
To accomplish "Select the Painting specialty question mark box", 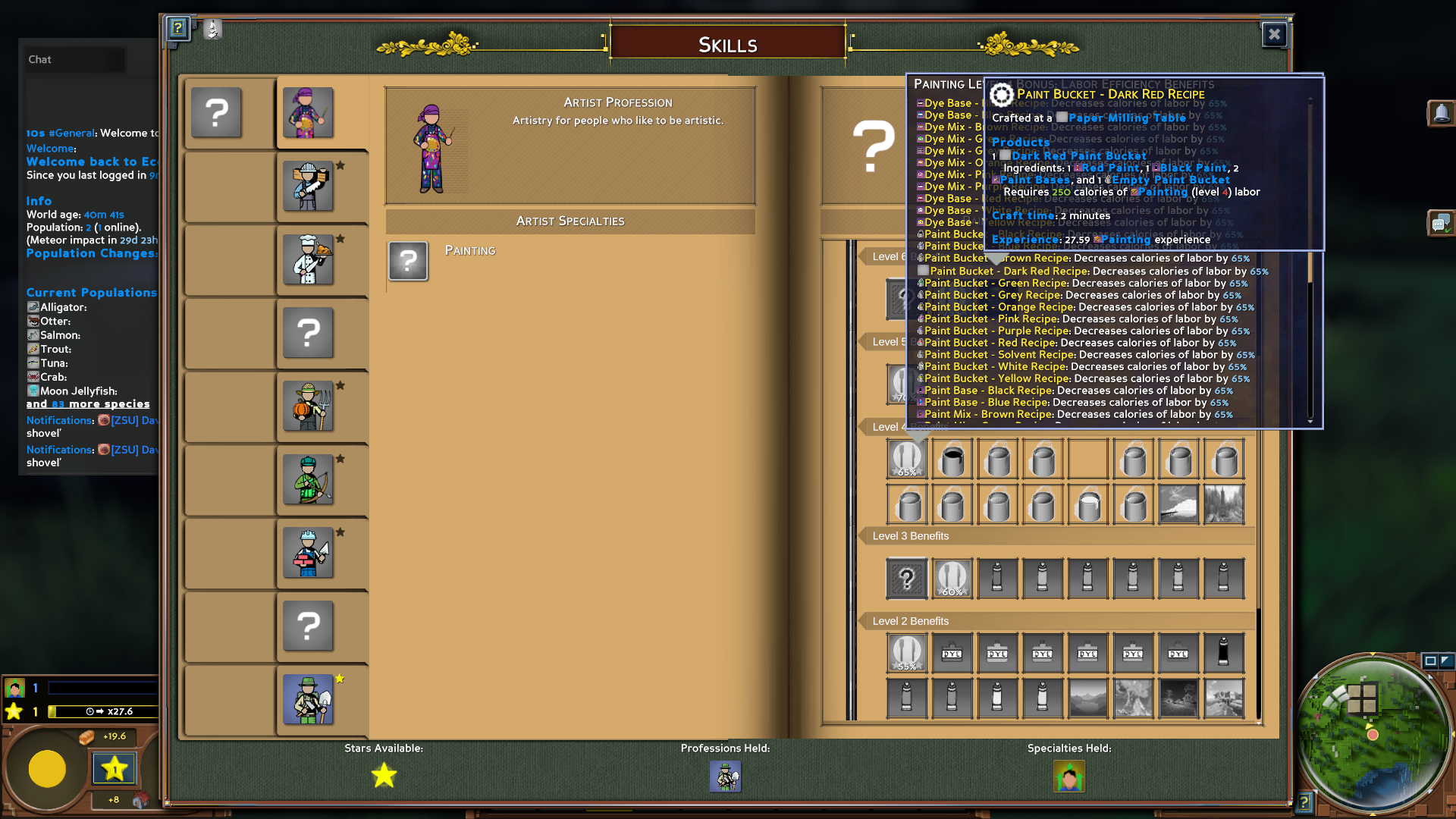I will pos(408,261).
